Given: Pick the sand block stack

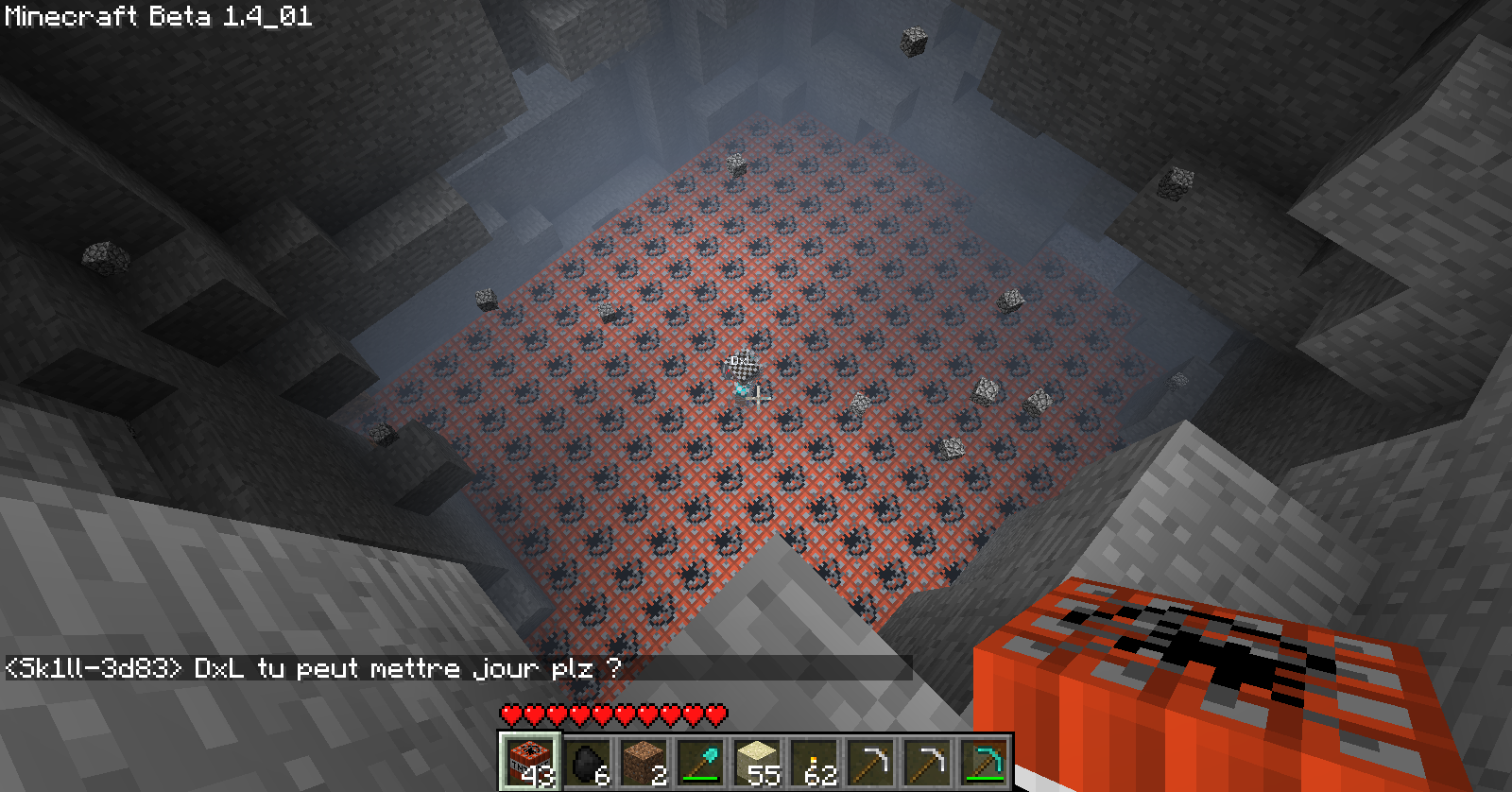Looking at the screenshot, I should (x=757, y=761).
